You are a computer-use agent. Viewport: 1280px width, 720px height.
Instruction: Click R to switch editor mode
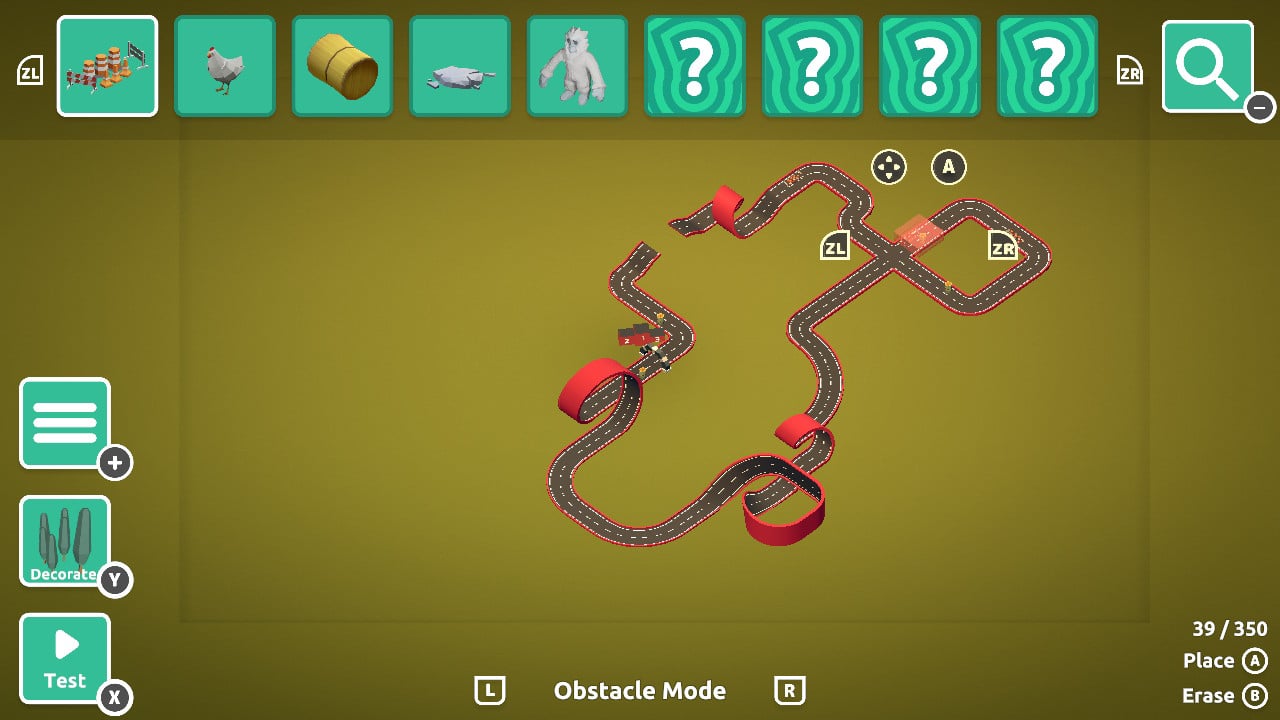790,690
